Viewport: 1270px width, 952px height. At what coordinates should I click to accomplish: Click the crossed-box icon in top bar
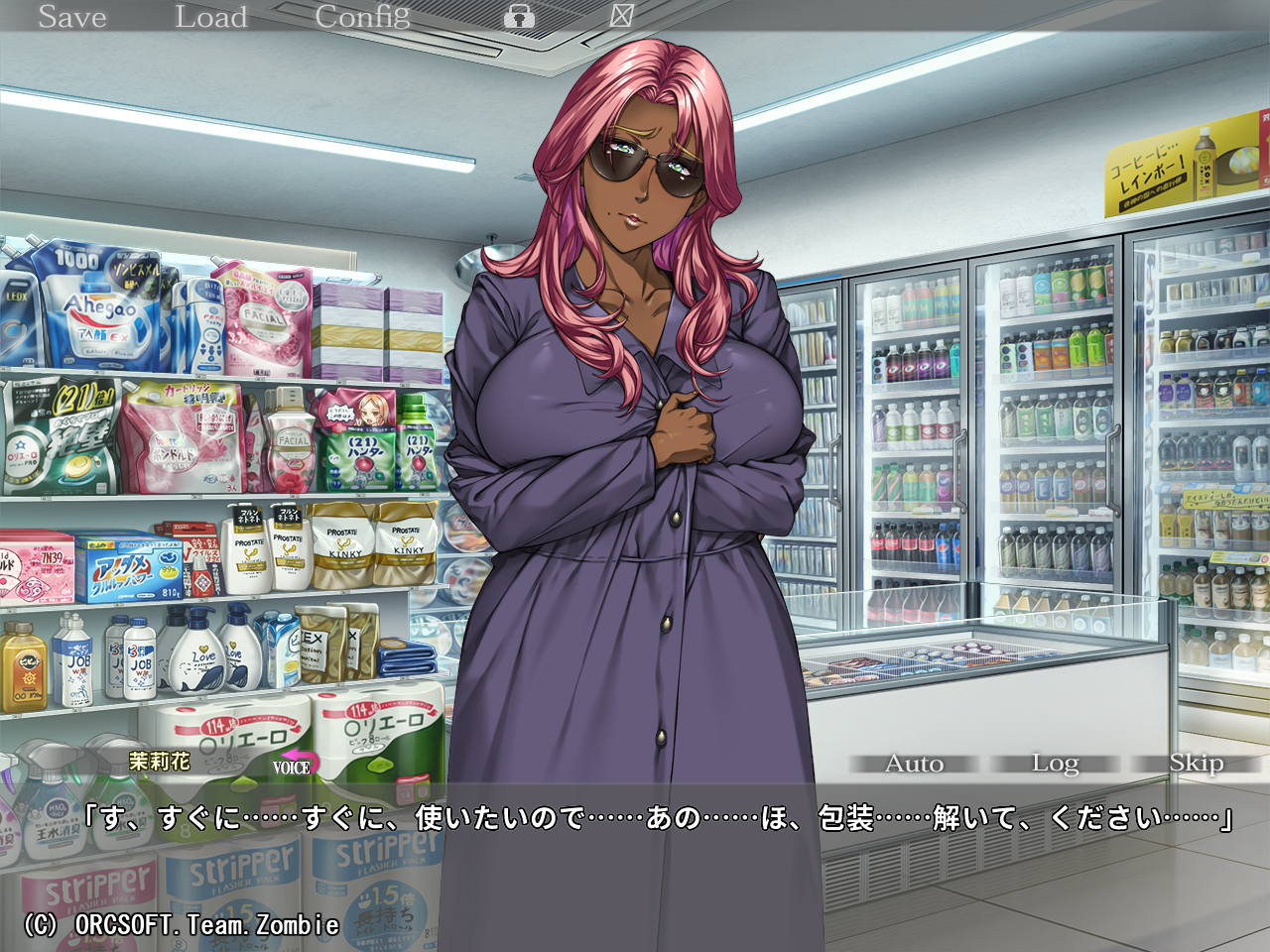pyautogui.click(x=622, y=15)
